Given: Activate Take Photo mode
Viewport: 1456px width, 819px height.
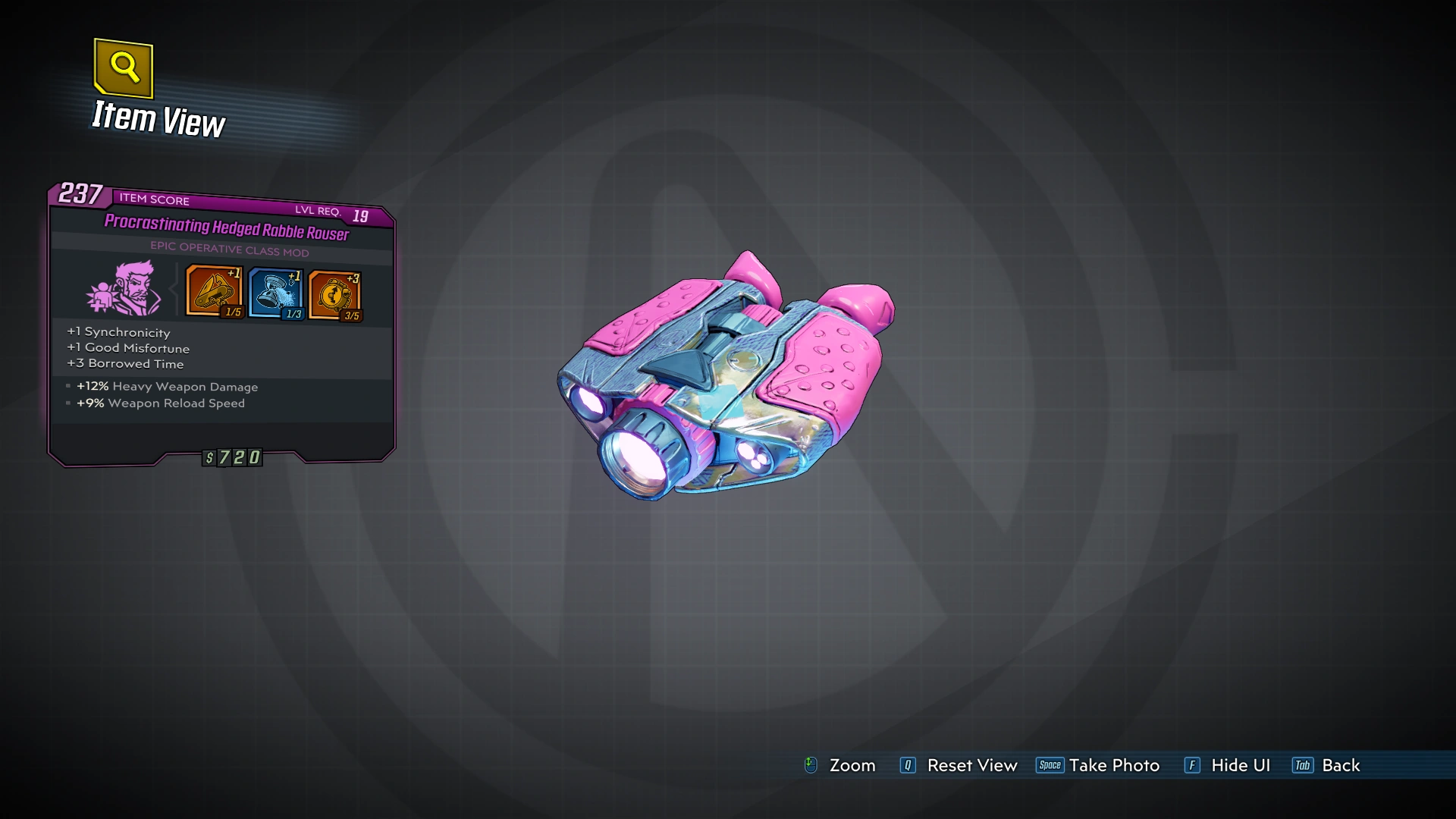Looking at the screenshot, I should (1113, 765).
